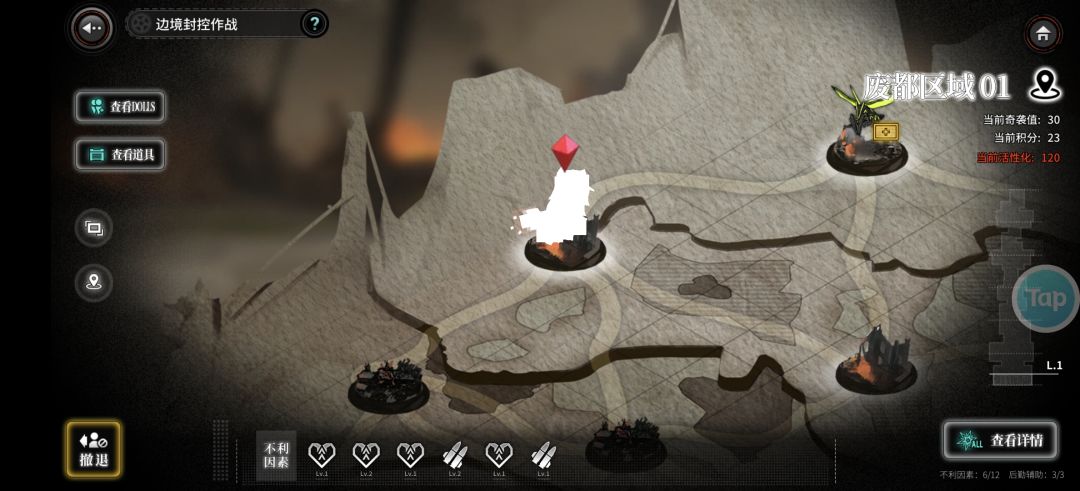Open the 查看道具 item list
1080x491 pixels.
point(121,154)
